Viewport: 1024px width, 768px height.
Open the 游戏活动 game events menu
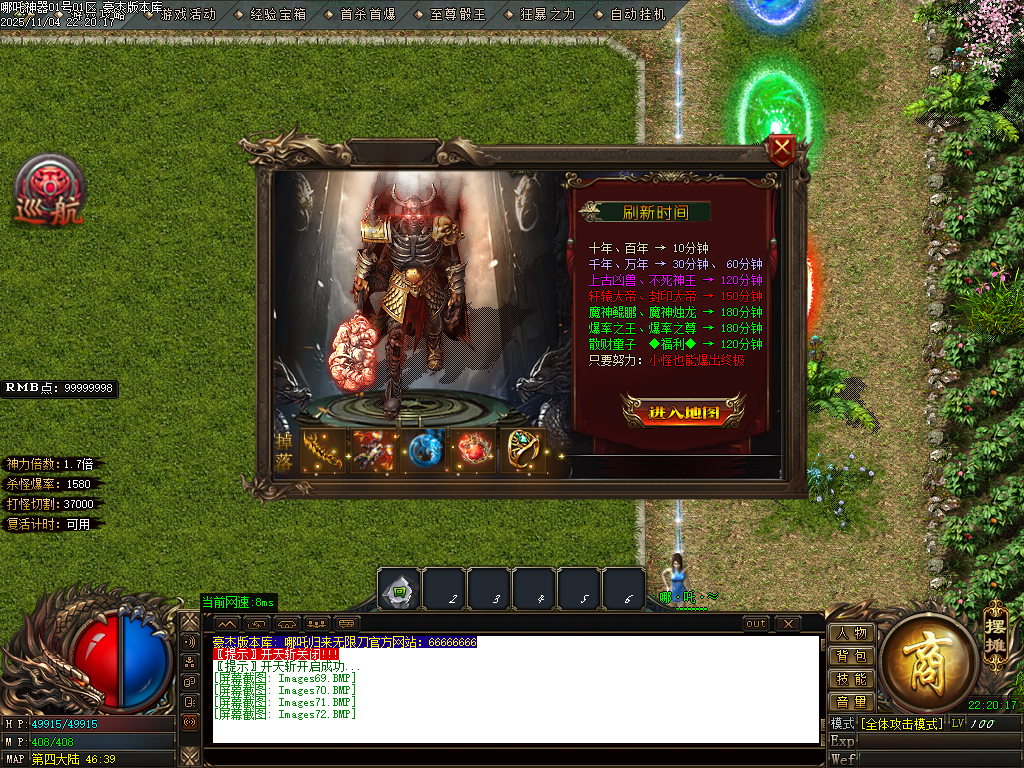(x=187, y=15)
